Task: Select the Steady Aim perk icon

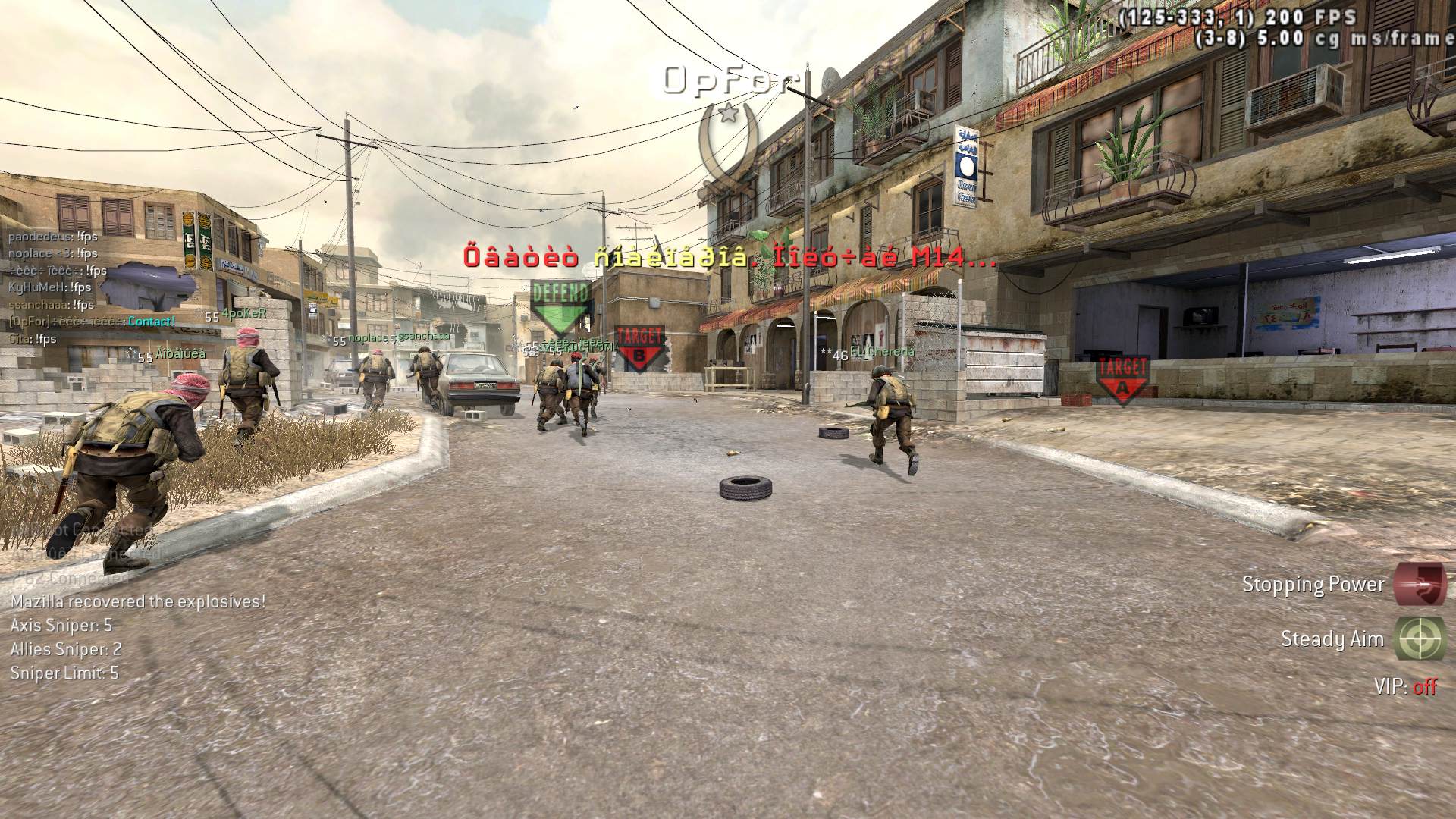Action: click(x=1420, y=639)
